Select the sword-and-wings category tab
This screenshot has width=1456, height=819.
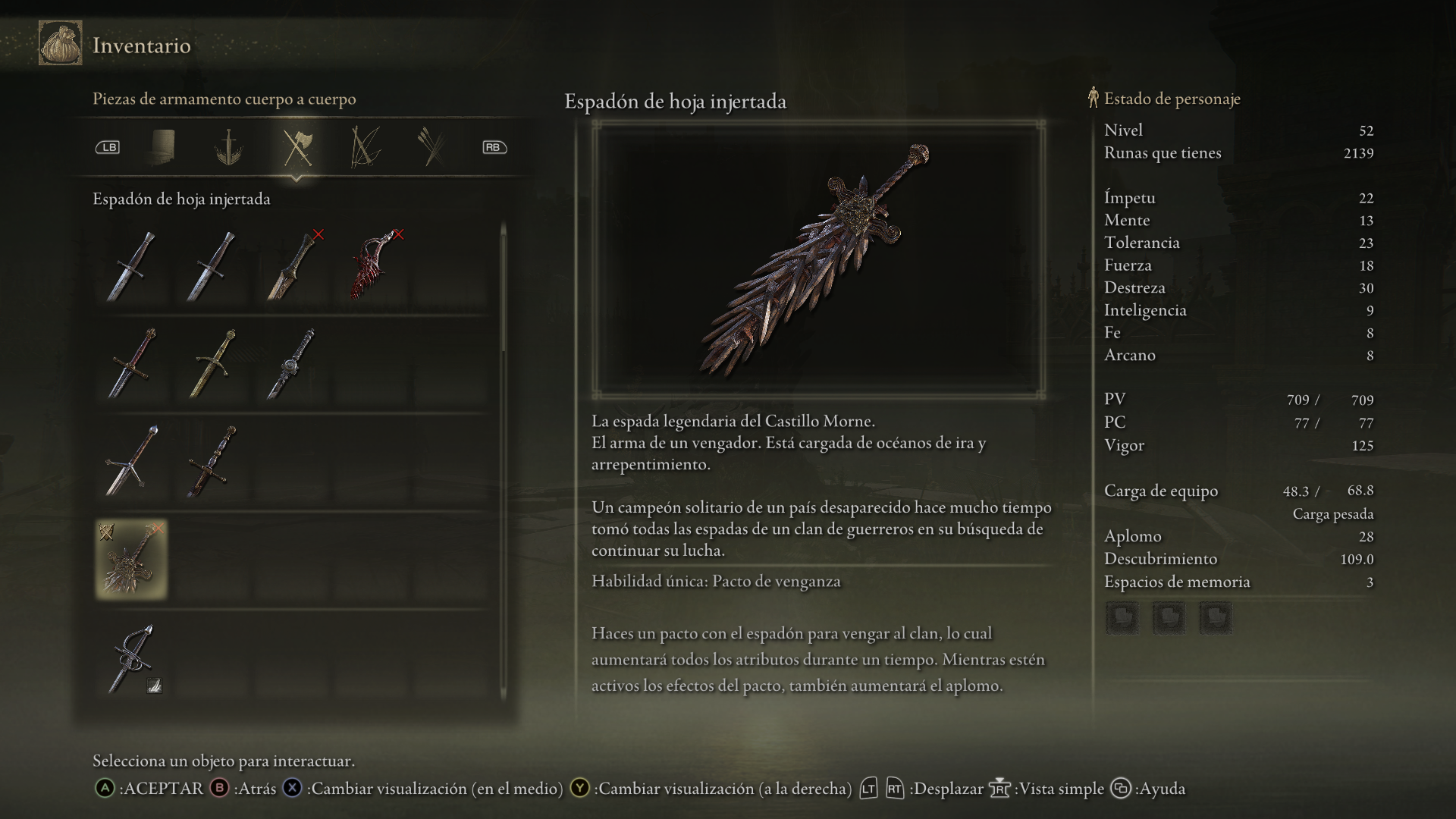[227, 147]
